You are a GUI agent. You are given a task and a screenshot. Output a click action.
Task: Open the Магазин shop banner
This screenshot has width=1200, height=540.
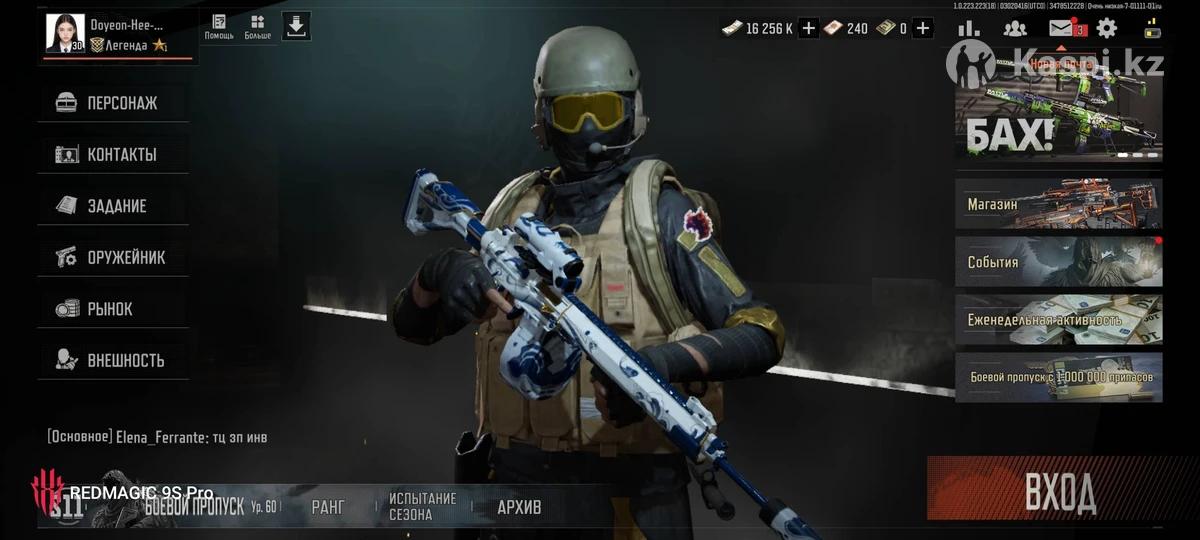pyautogui.click(x=1058, y=204)
